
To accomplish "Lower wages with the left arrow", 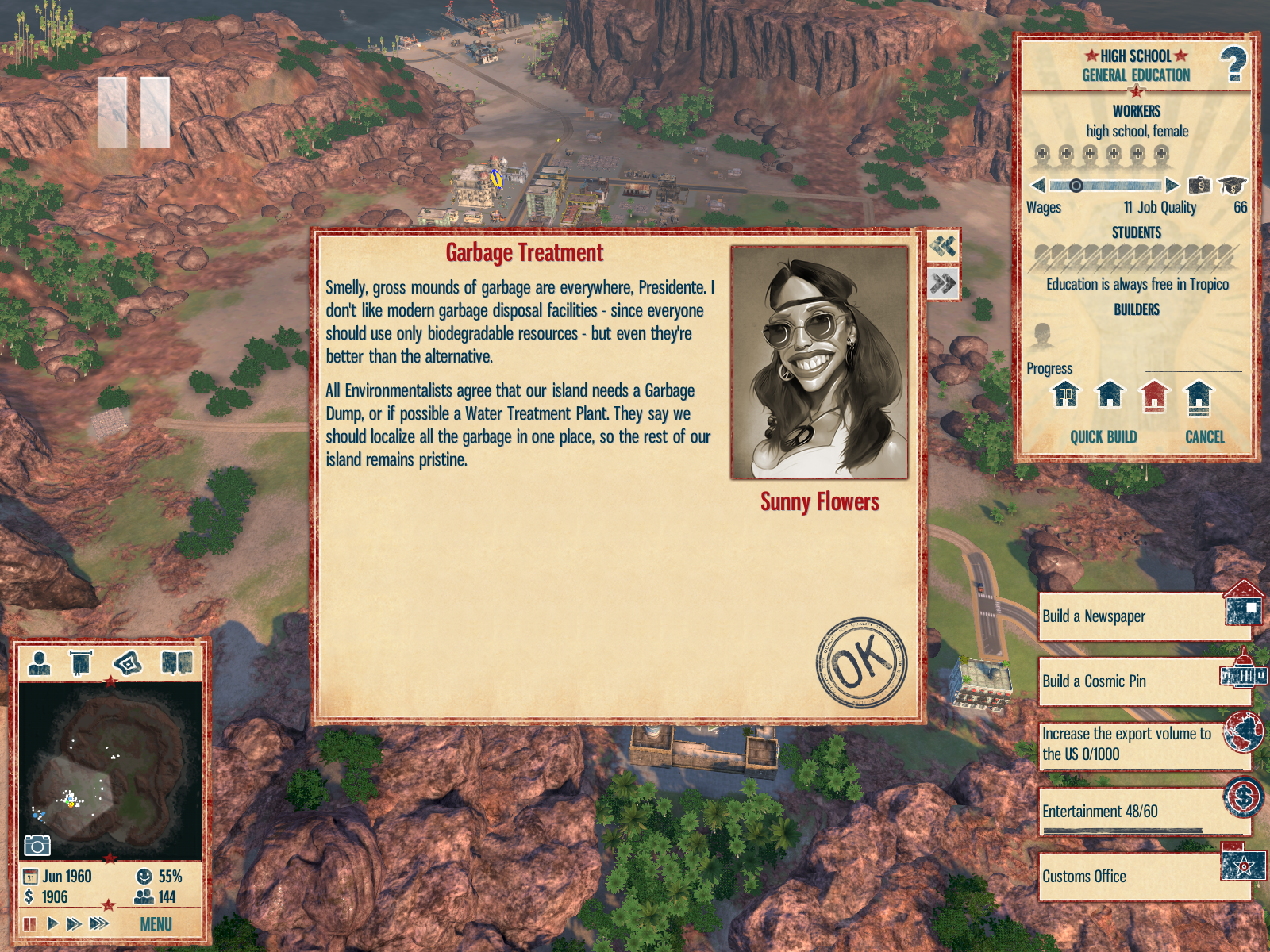I will (1038, 186).
